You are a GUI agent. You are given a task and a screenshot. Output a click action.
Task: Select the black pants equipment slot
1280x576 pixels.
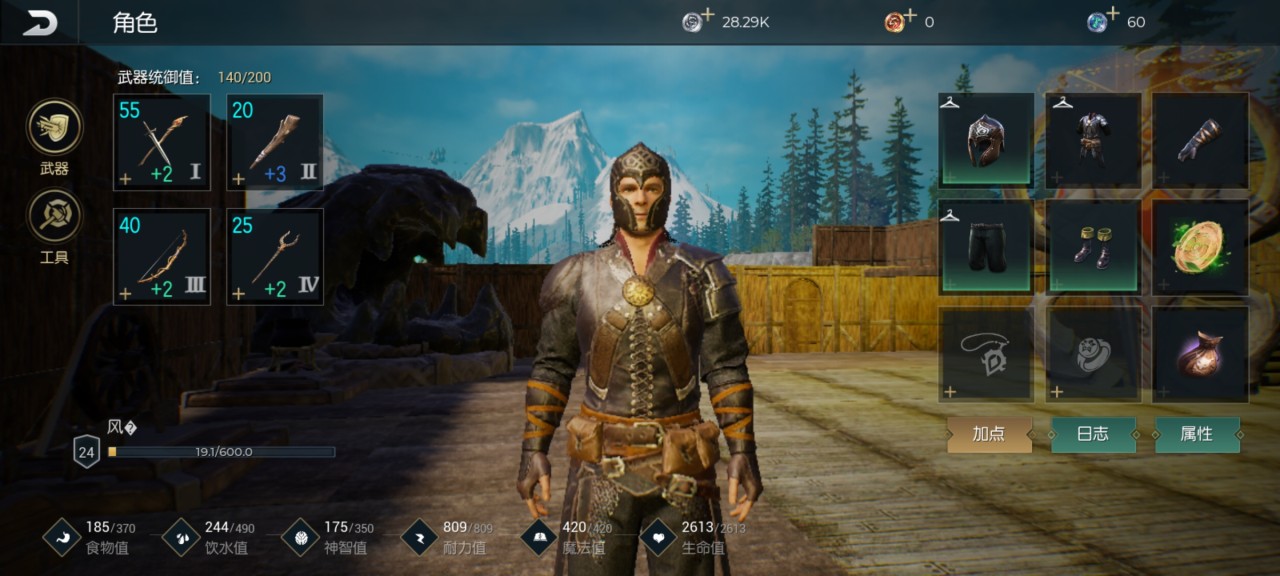coord(986,247)
